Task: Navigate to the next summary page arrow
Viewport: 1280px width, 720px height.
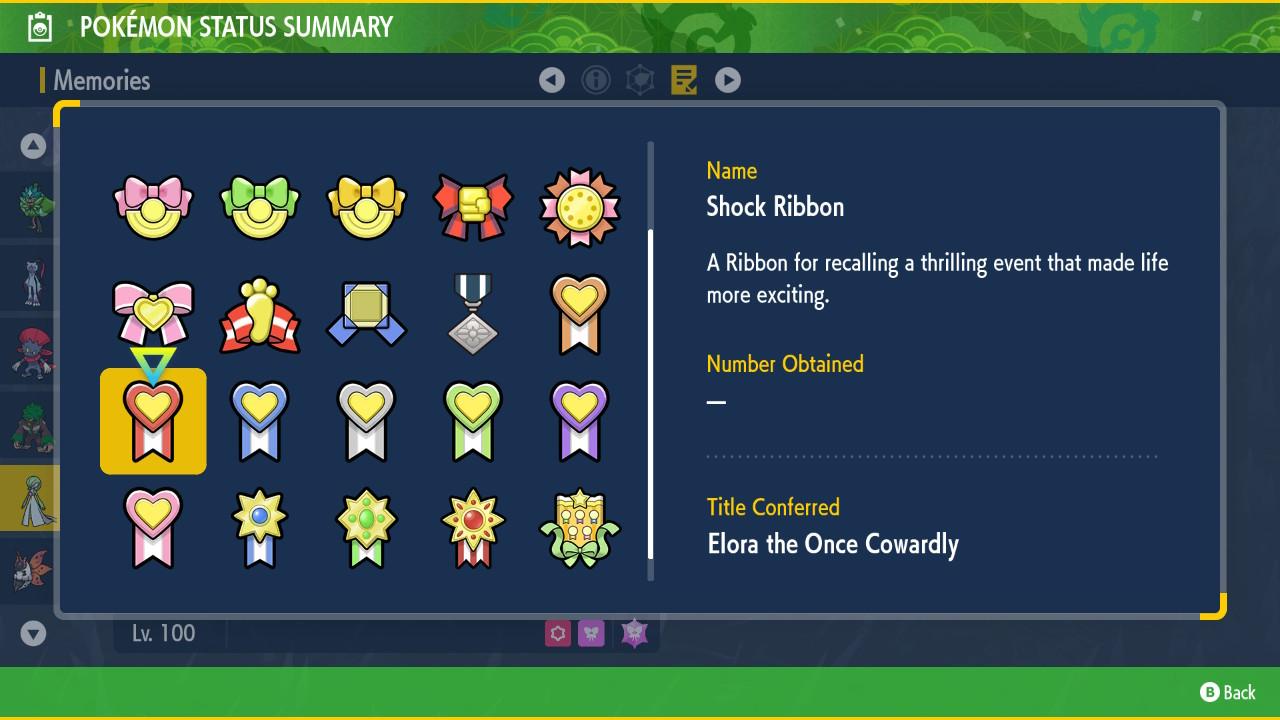Action: (x=728, y=80)
